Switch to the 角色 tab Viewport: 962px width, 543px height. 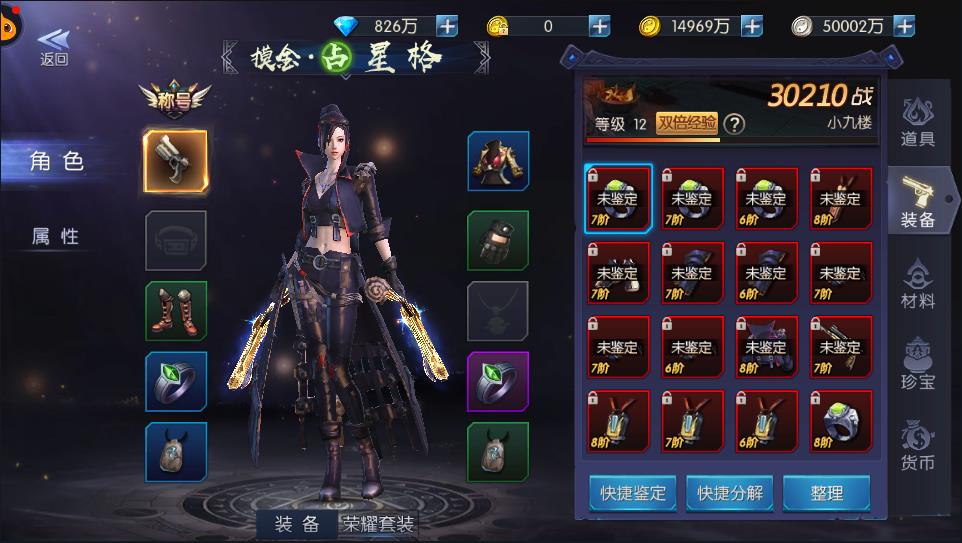[57, 161]
